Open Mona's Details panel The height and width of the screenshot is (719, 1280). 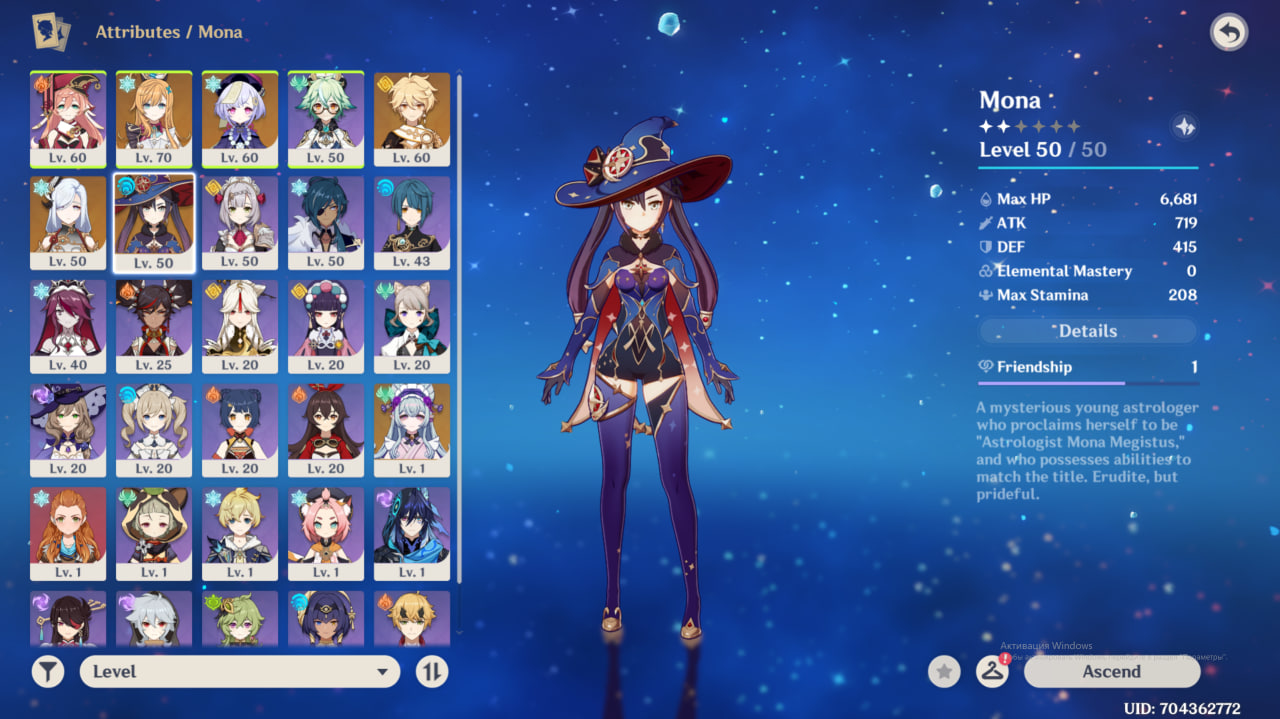1087,331
